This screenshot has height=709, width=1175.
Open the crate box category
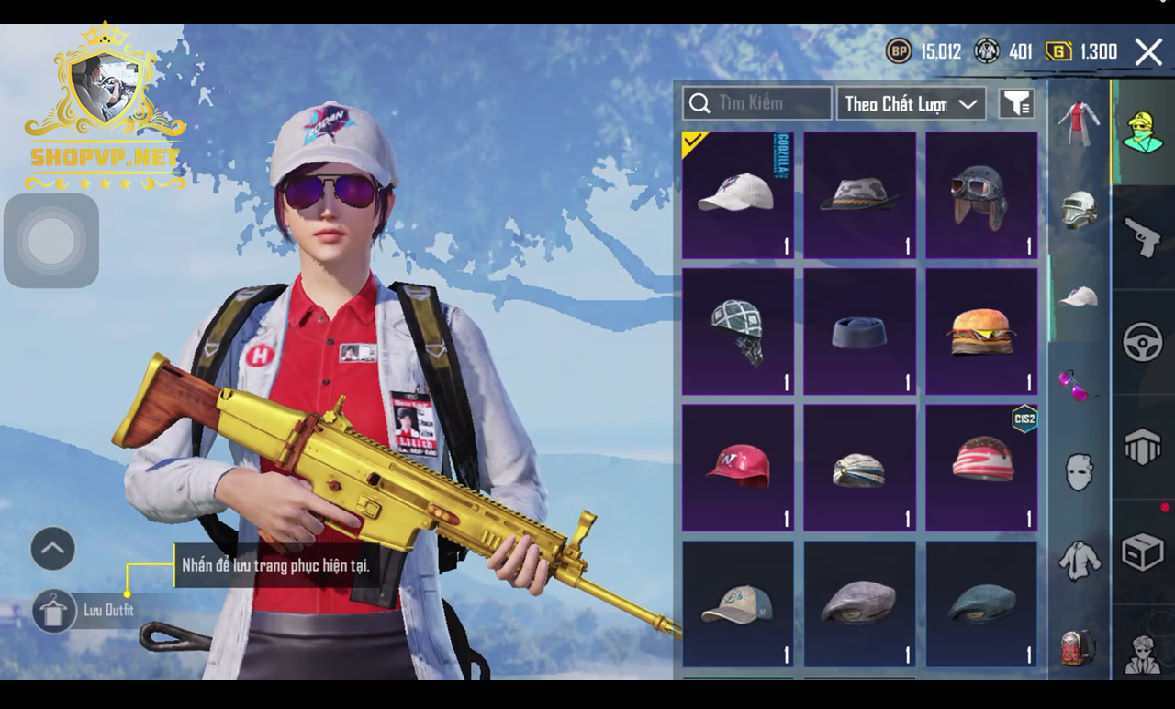(x=1142, y=551)
